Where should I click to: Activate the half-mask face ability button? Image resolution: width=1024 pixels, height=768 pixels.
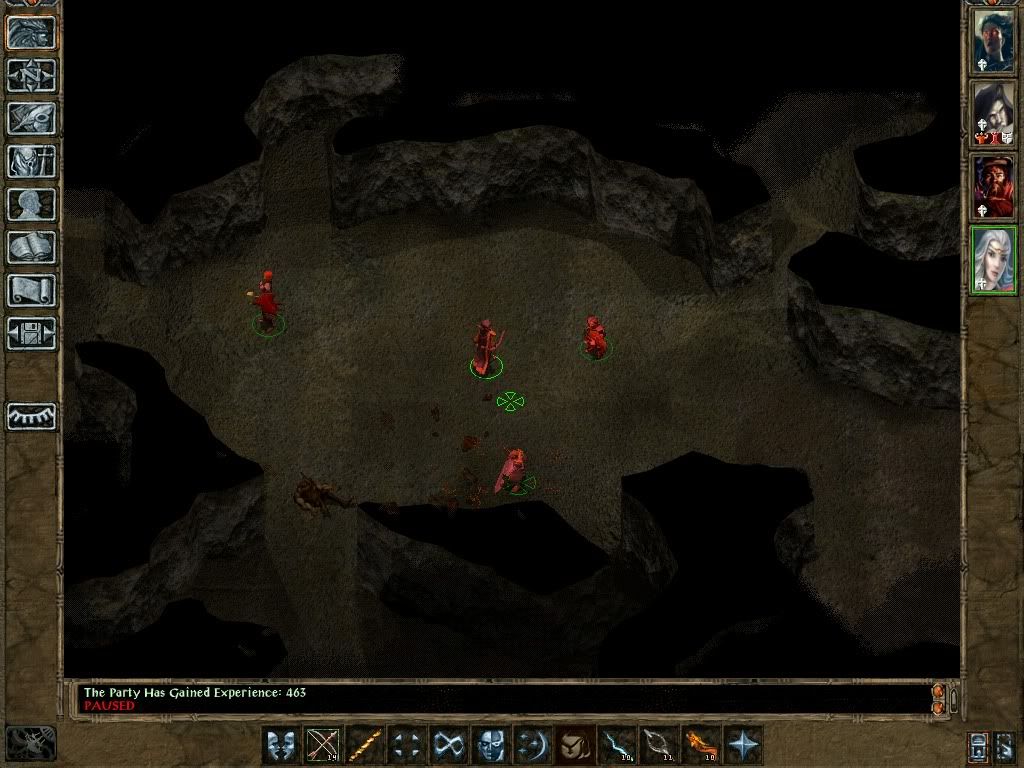(x=490, y=745)
